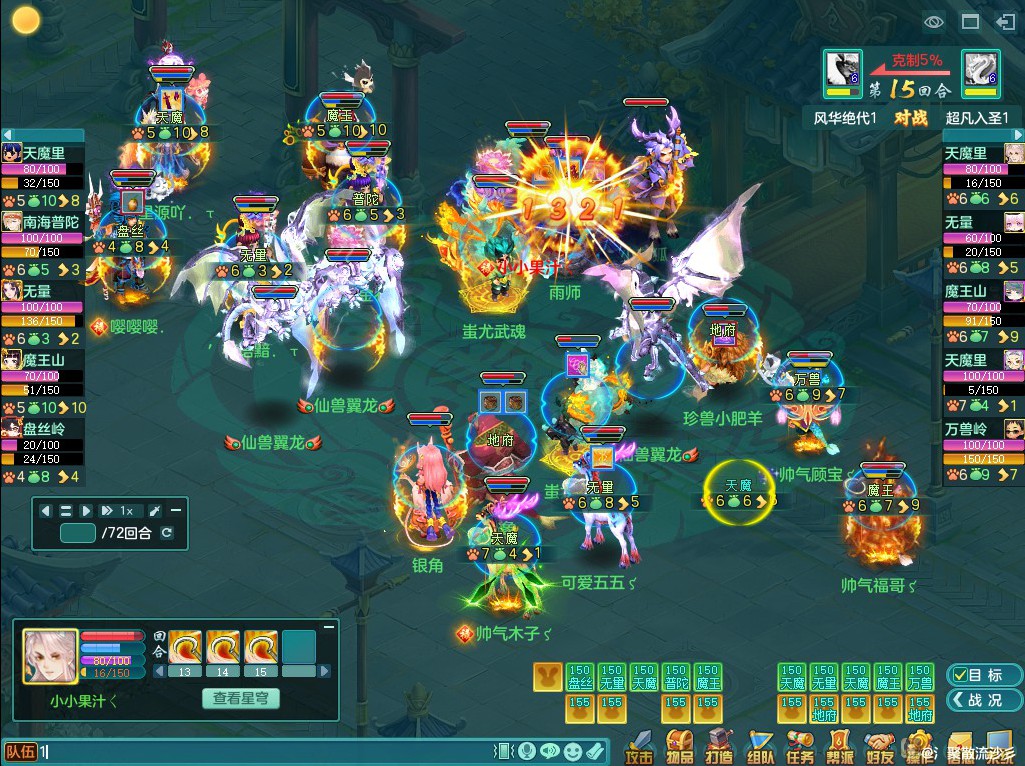
Task: Open the 战况 battle report panel
Action: click(973, 700)
